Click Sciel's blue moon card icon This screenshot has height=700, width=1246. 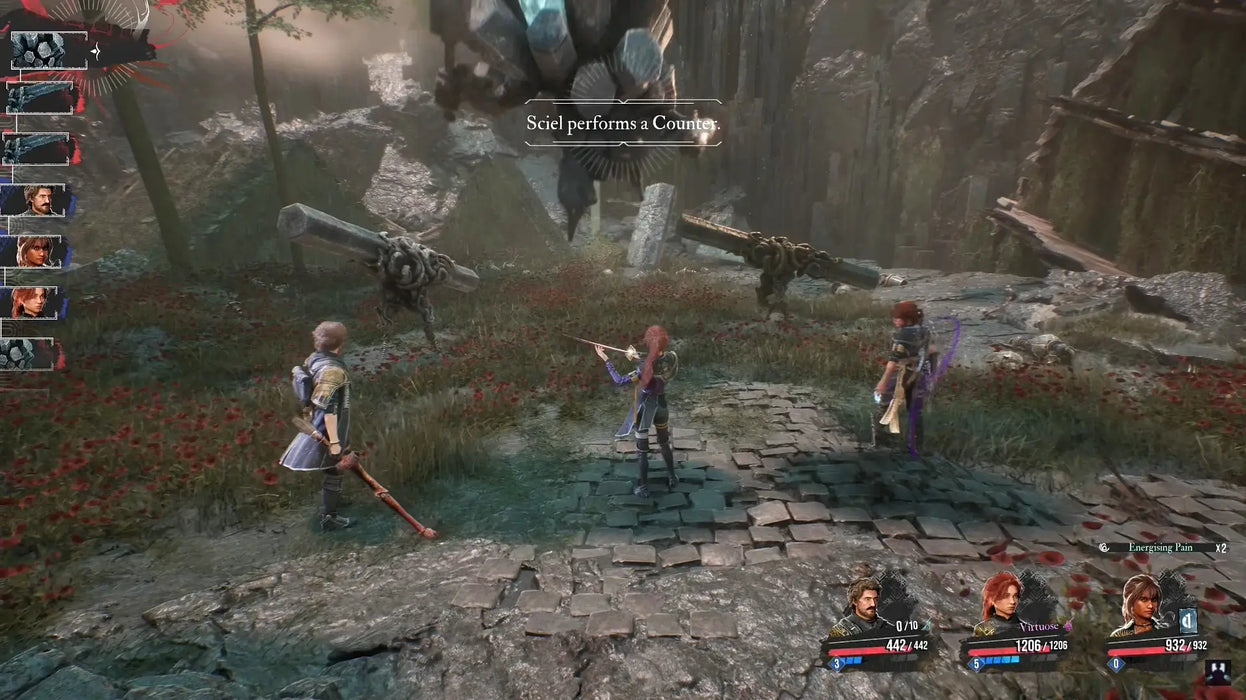(x=1189, y=619)
